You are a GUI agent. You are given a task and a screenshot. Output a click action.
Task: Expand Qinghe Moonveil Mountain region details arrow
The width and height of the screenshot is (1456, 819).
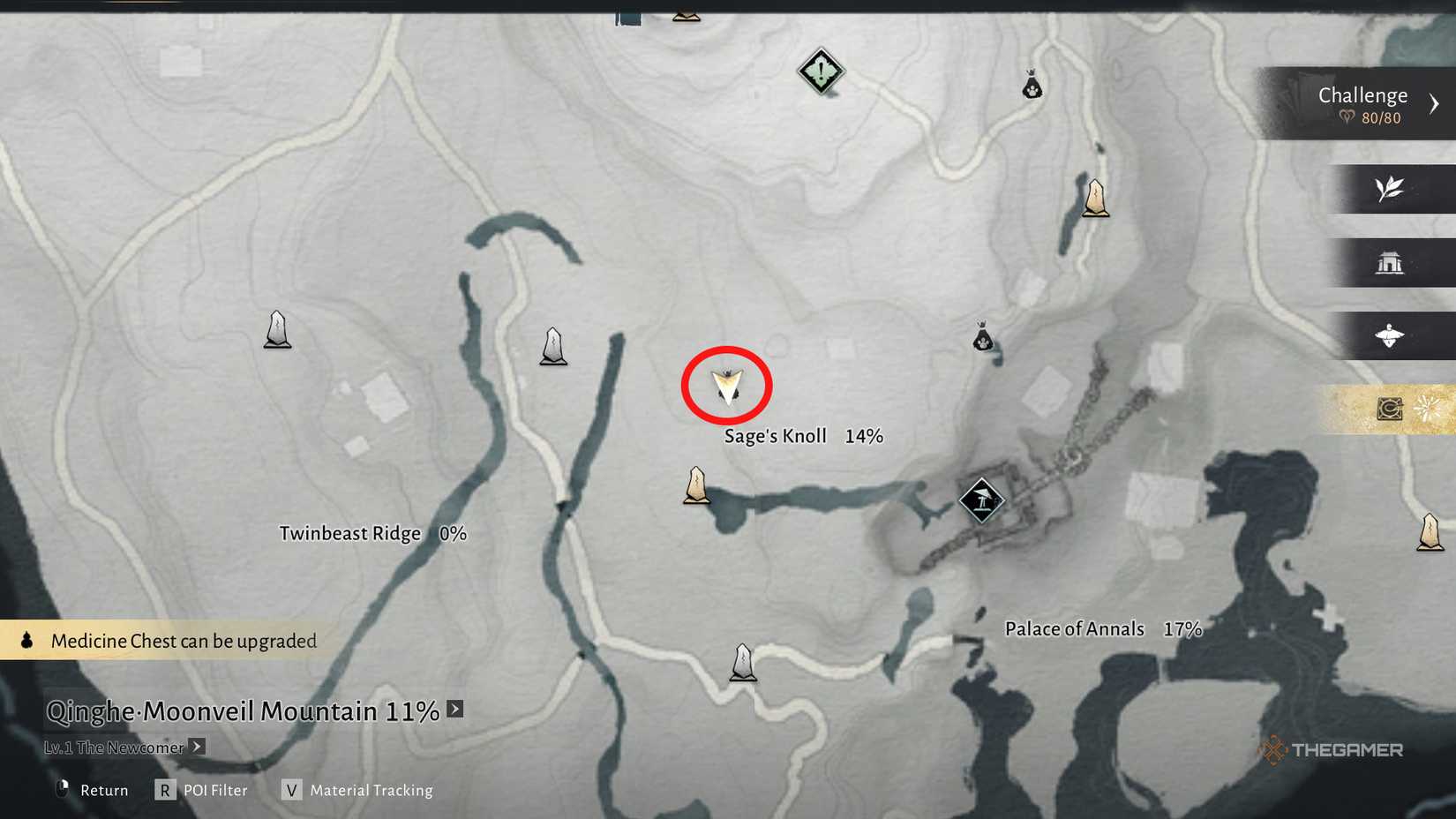pyautogui.click(x=454, y=709)
